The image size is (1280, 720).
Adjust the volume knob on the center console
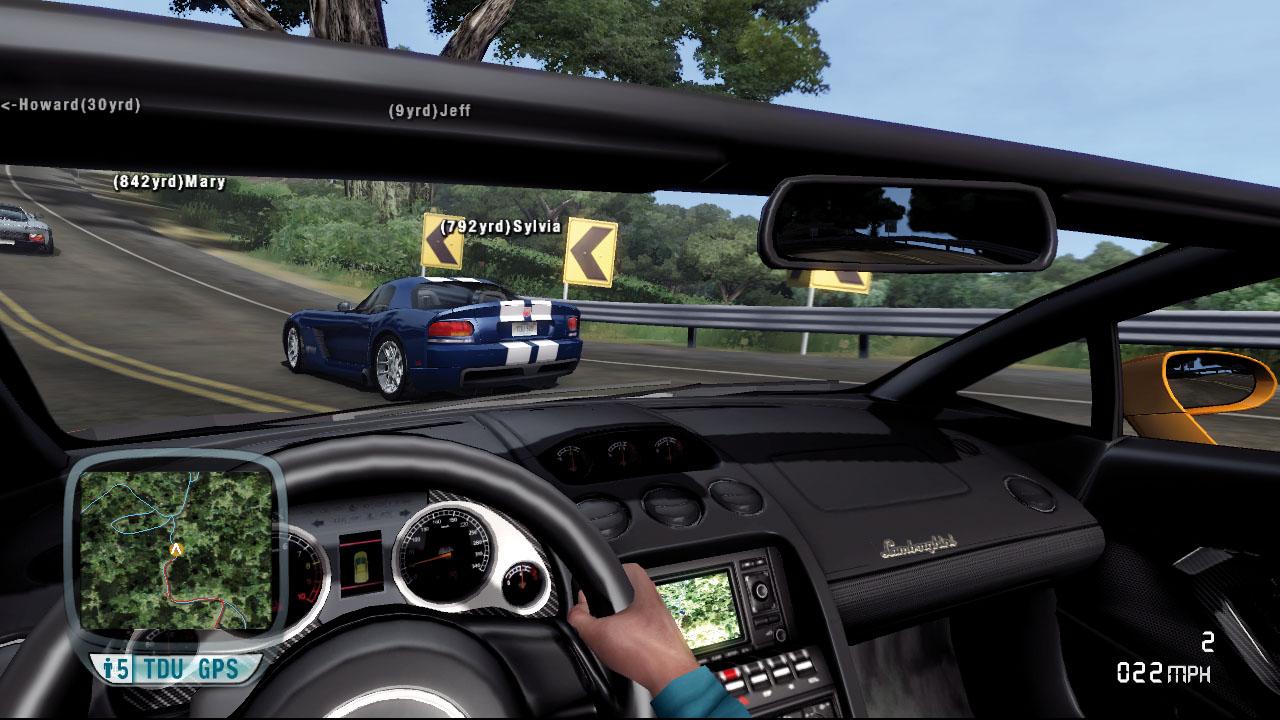(x=762, y=590)
